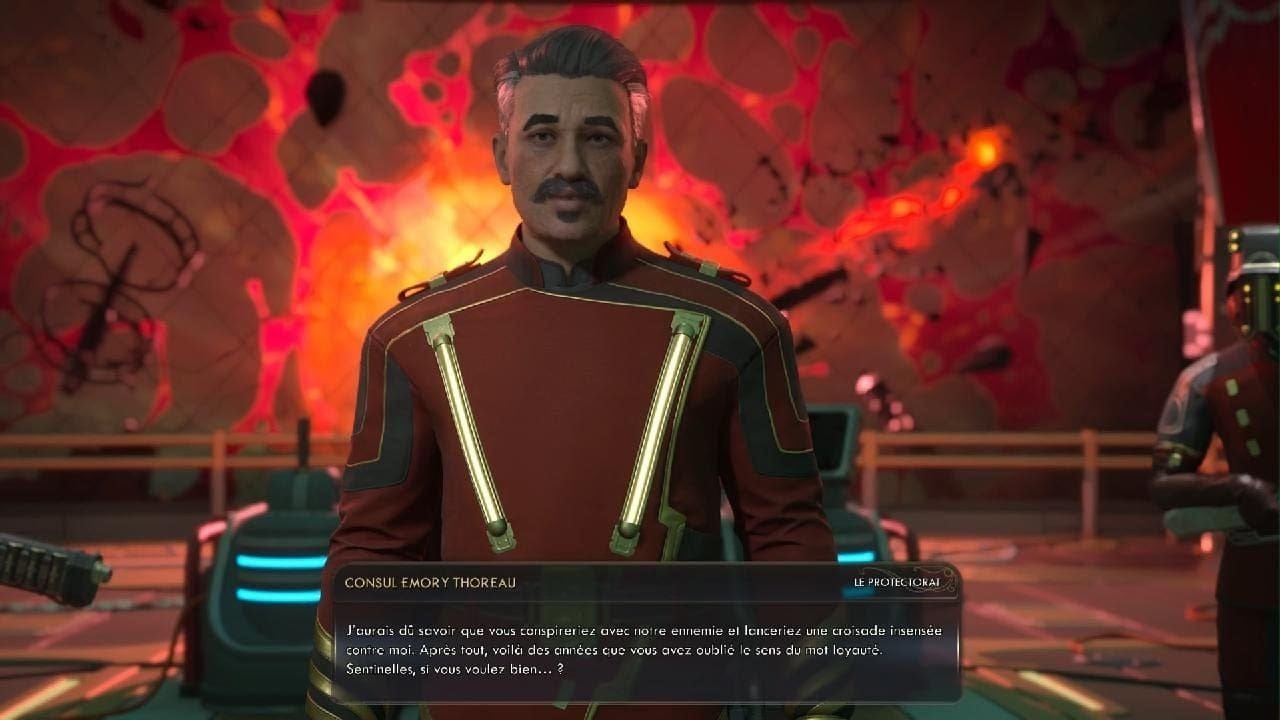Click the ellipsis ending the dialogue line
Viewport: 1280px width, 720px height.
[543, 669]
